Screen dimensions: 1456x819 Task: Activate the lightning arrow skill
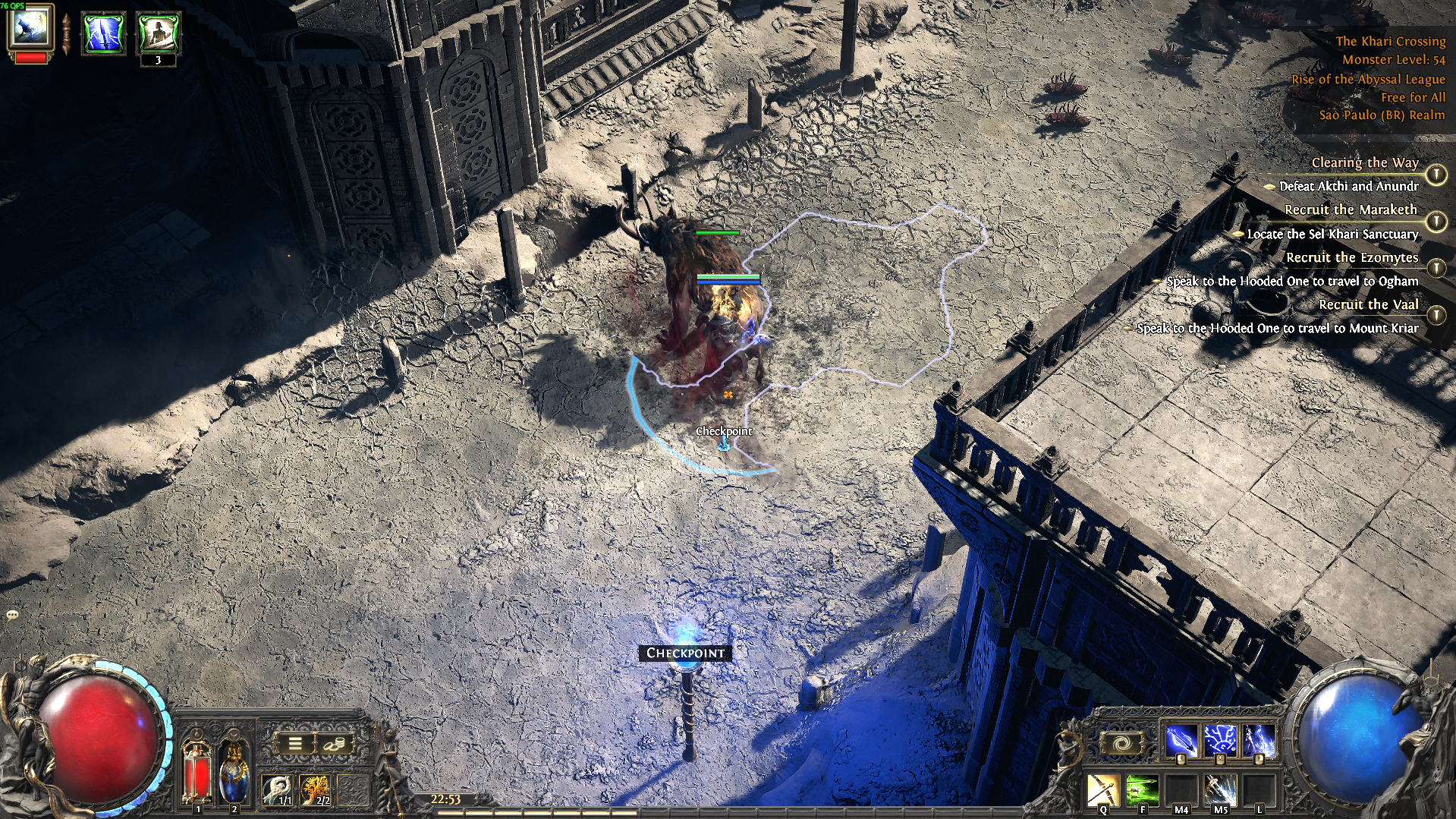click(1181, 740)
